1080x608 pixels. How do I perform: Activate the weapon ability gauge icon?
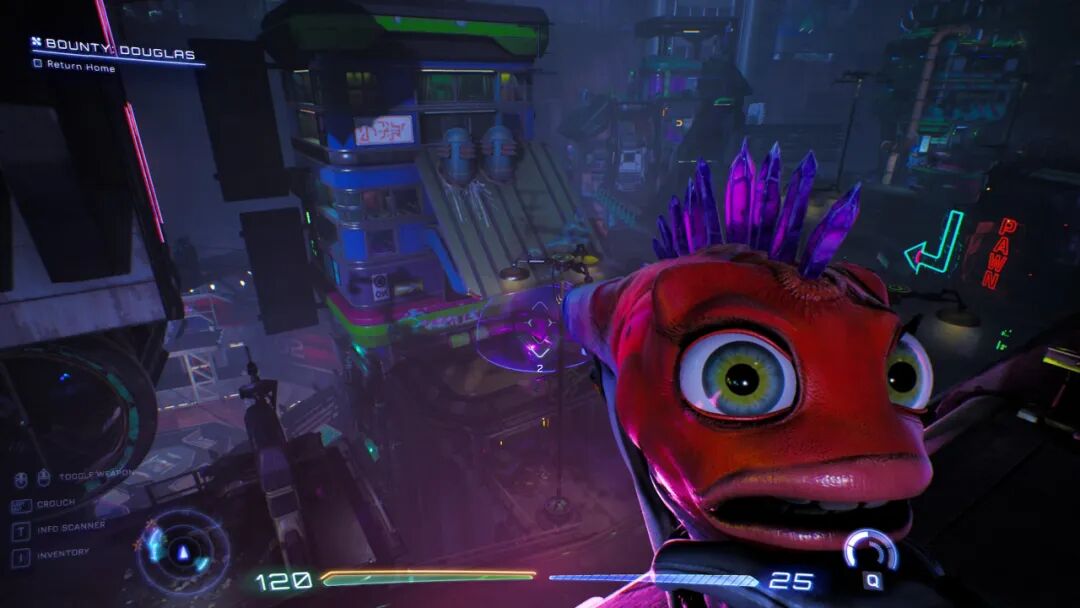[x=869, y=553]
